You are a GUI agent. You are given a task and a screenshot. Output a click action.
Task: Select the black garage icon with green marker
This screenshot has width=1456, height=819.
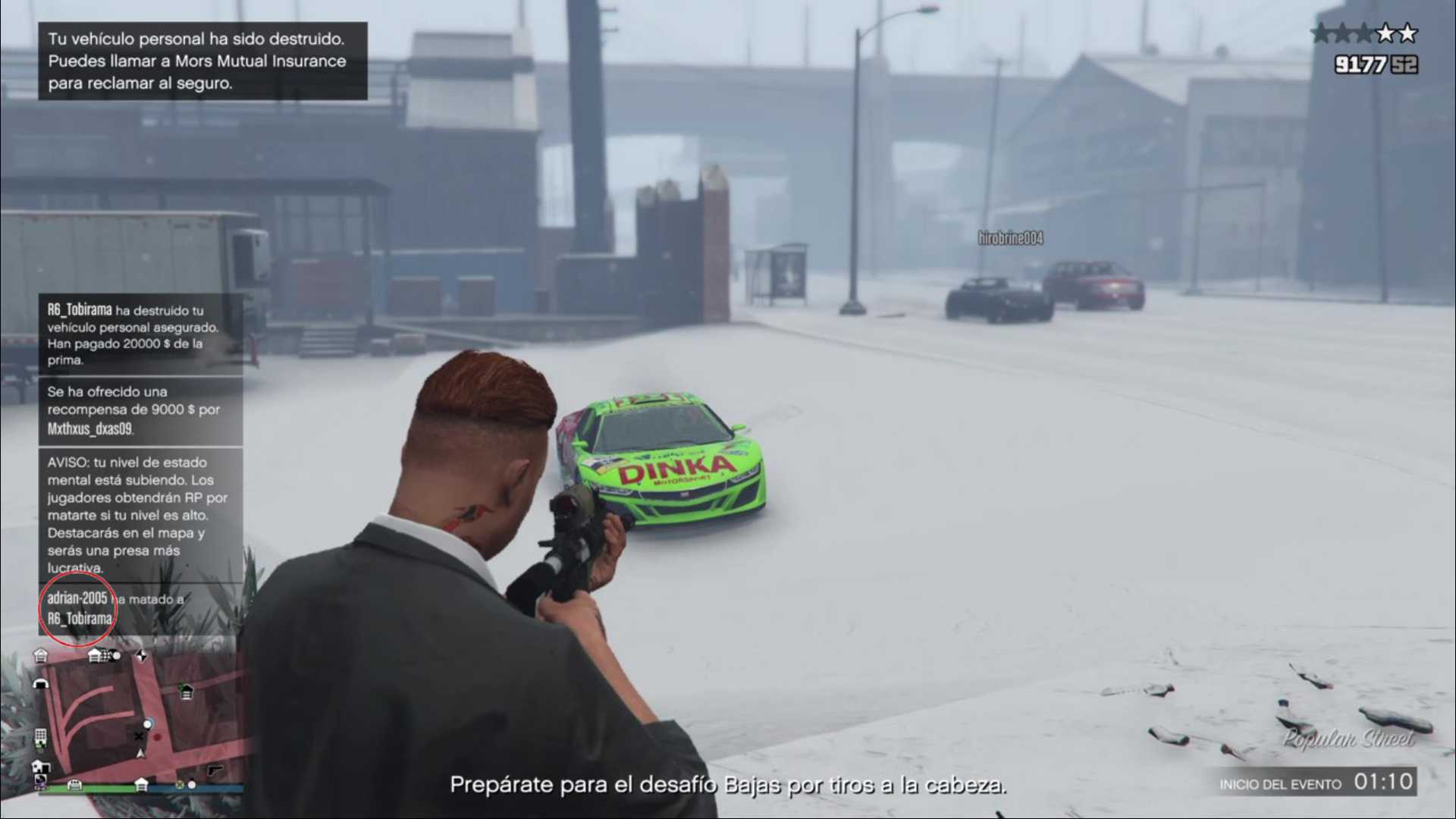pos(186,691)
